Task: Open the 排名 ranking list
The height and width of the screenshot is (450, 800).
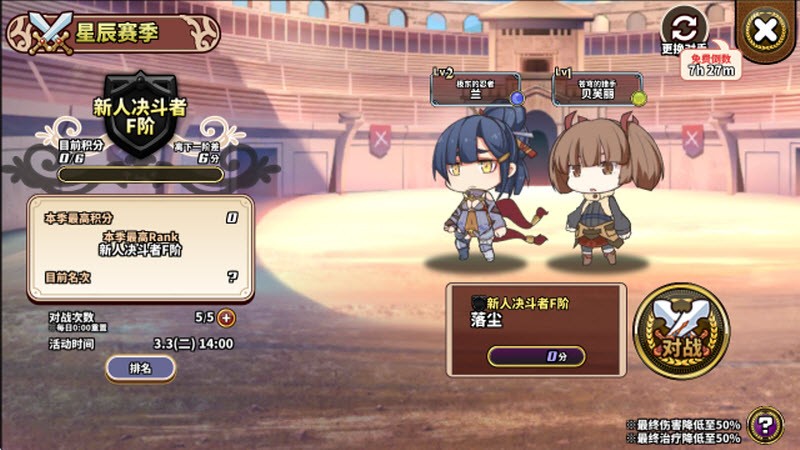Action: [140, 368]
